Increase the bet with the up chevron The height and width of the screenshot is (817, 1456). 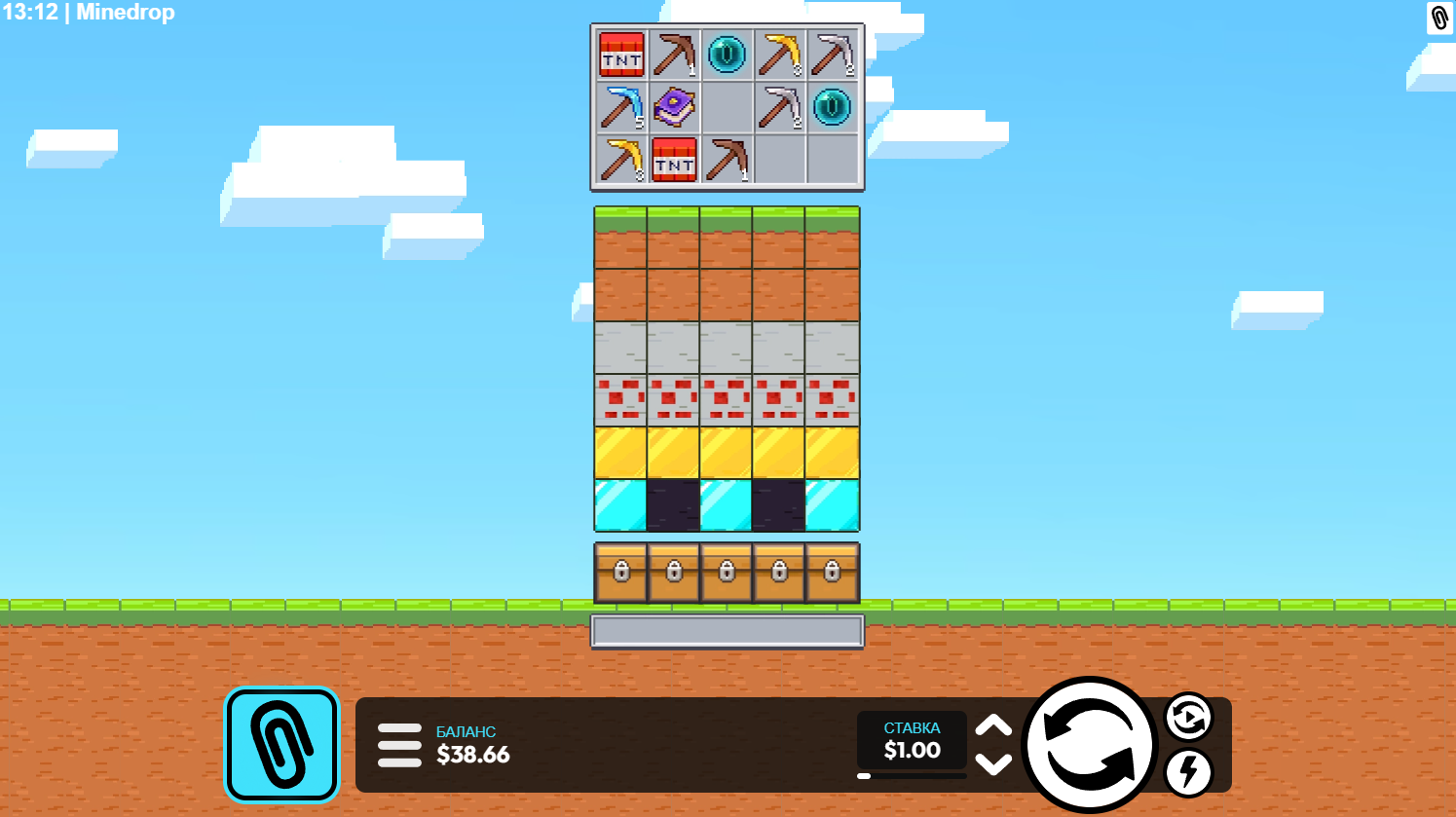994,726
